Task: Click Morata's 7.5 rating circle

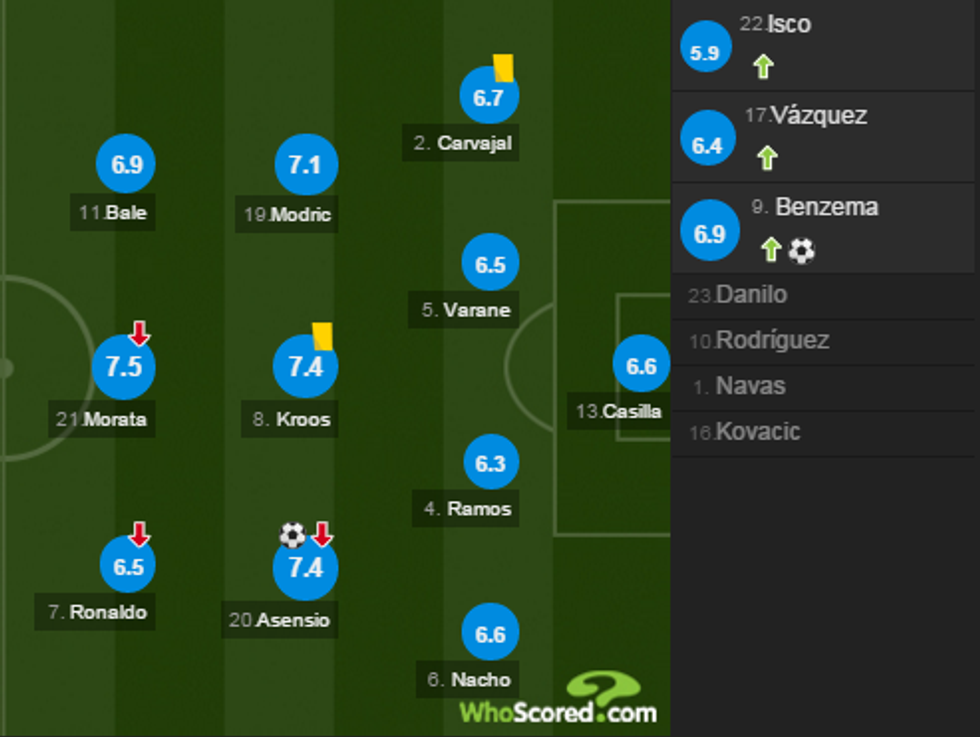Action: (124, 367)
